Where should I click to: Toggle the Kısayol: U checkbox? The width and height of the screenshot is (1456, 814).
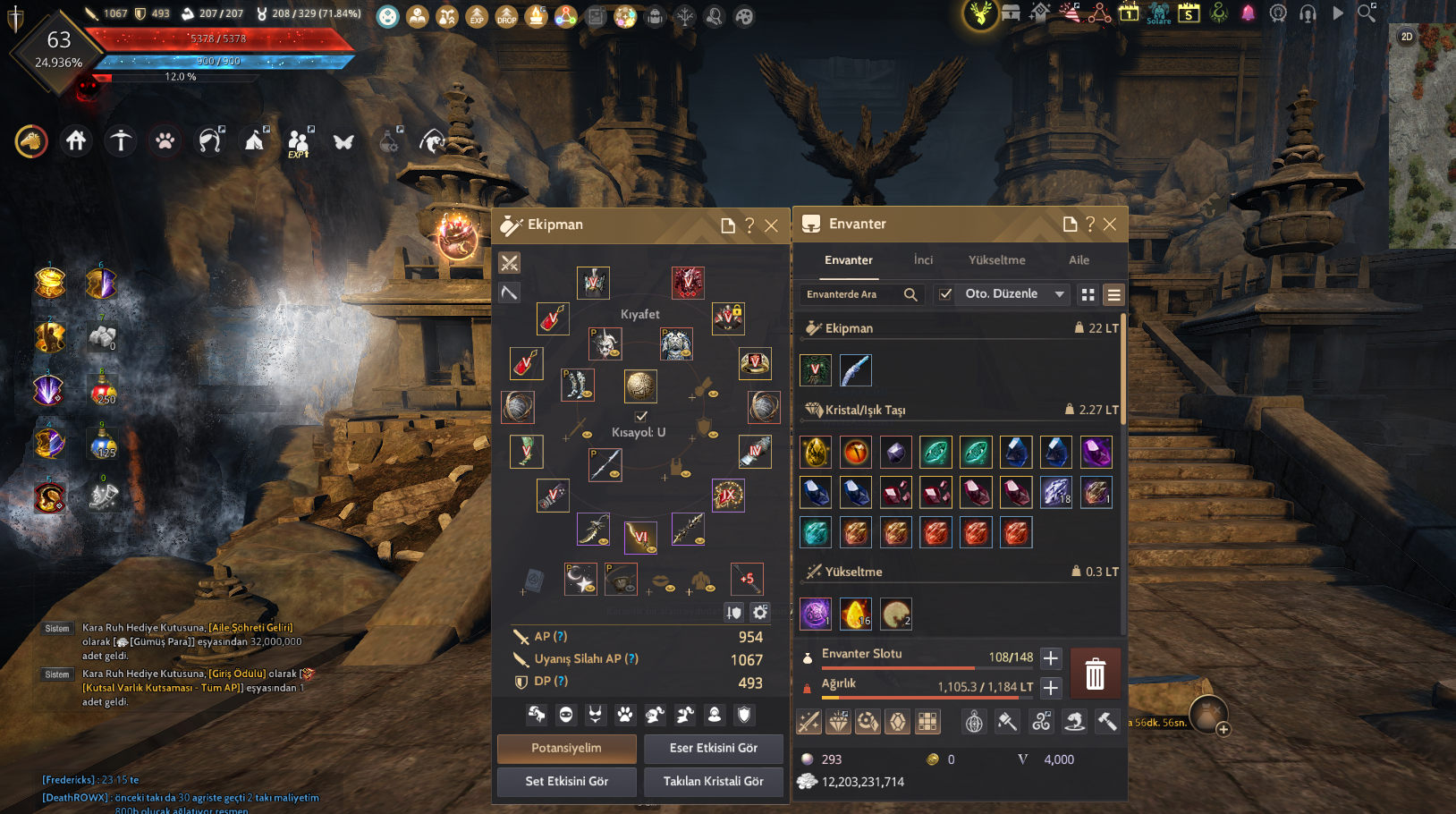tap(641, 415)
